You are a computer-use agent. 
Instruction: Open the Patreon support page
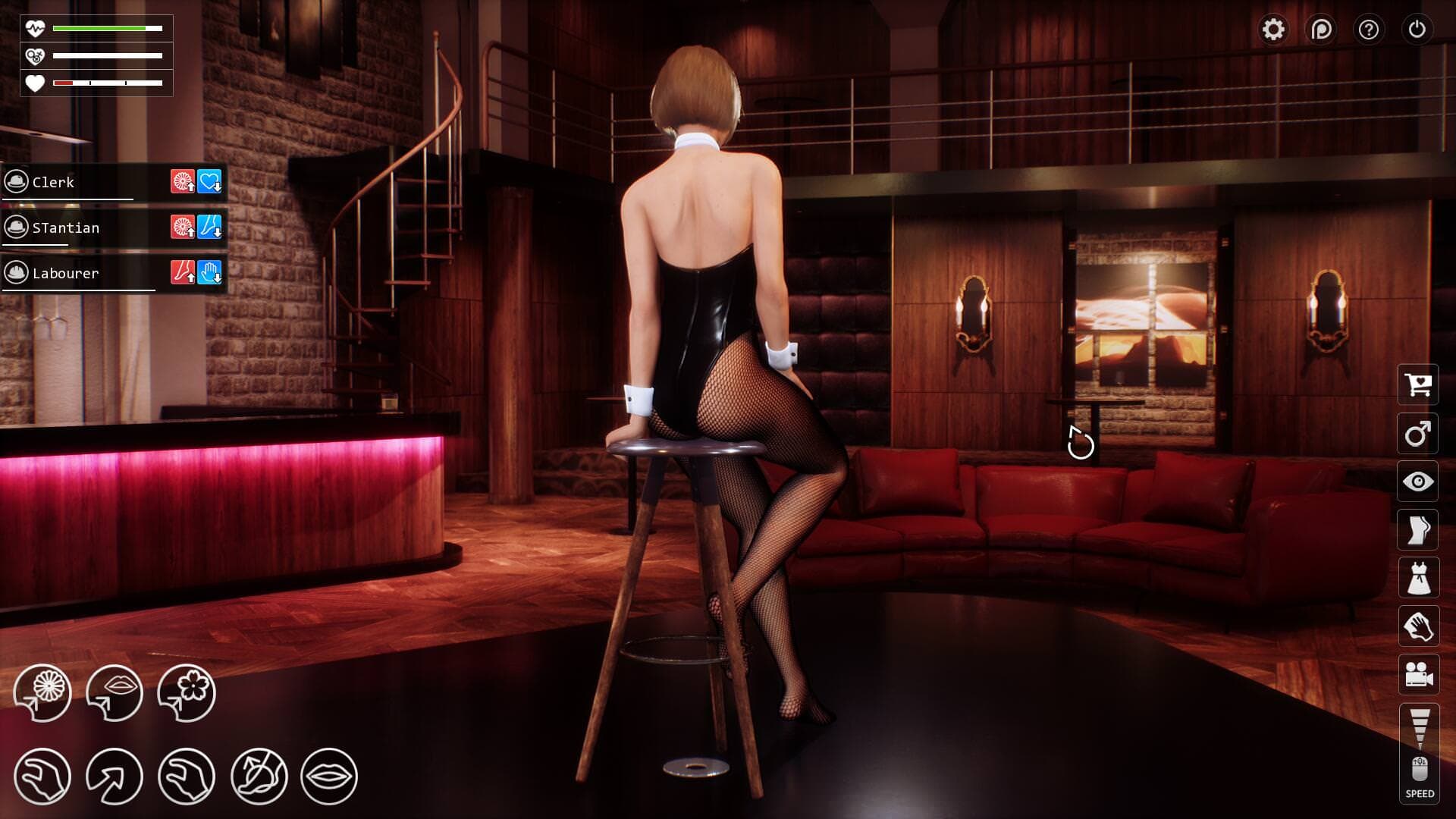[1321, 30]
